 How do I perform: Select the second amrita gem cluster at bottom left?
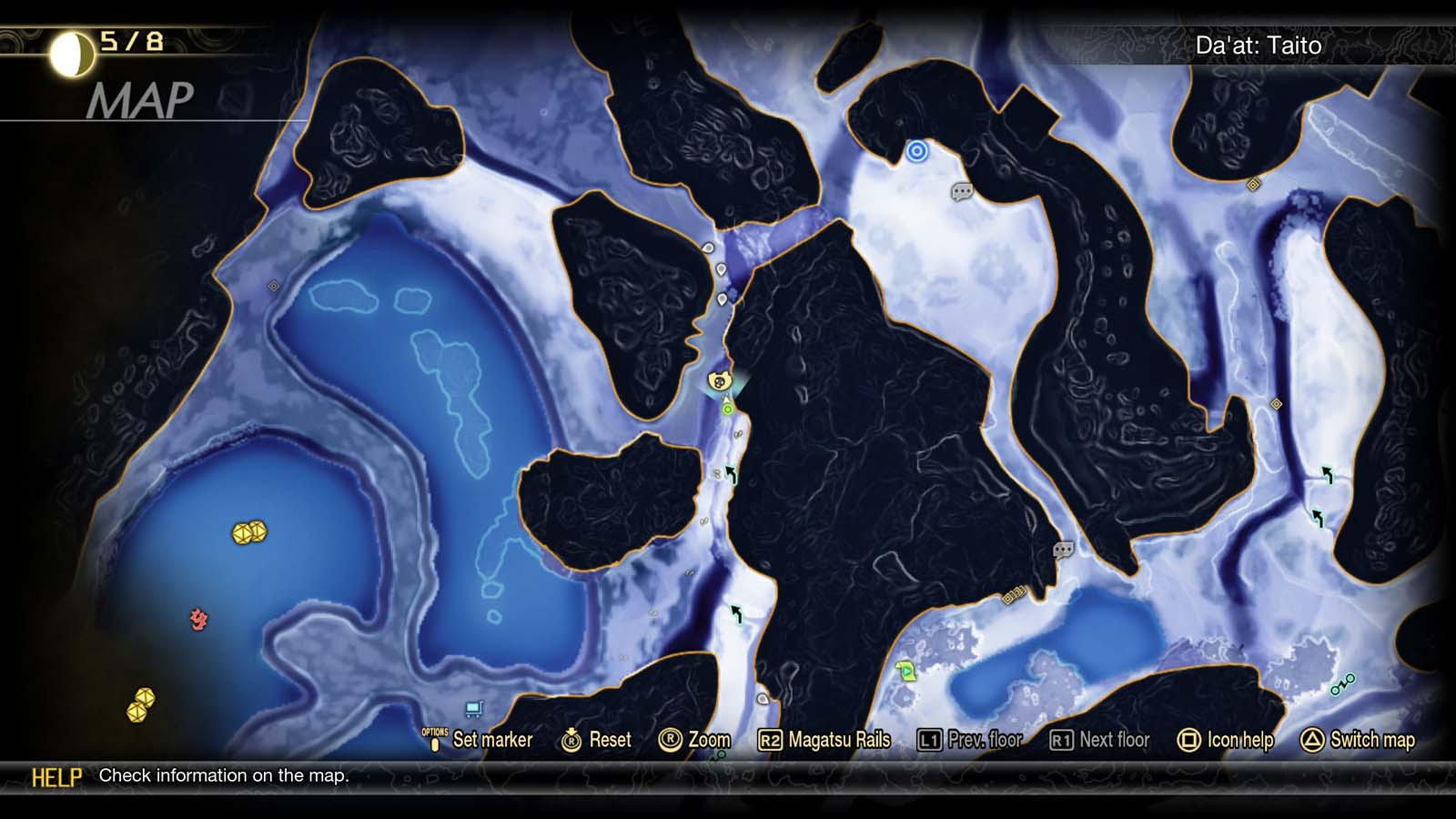point(140,705)
